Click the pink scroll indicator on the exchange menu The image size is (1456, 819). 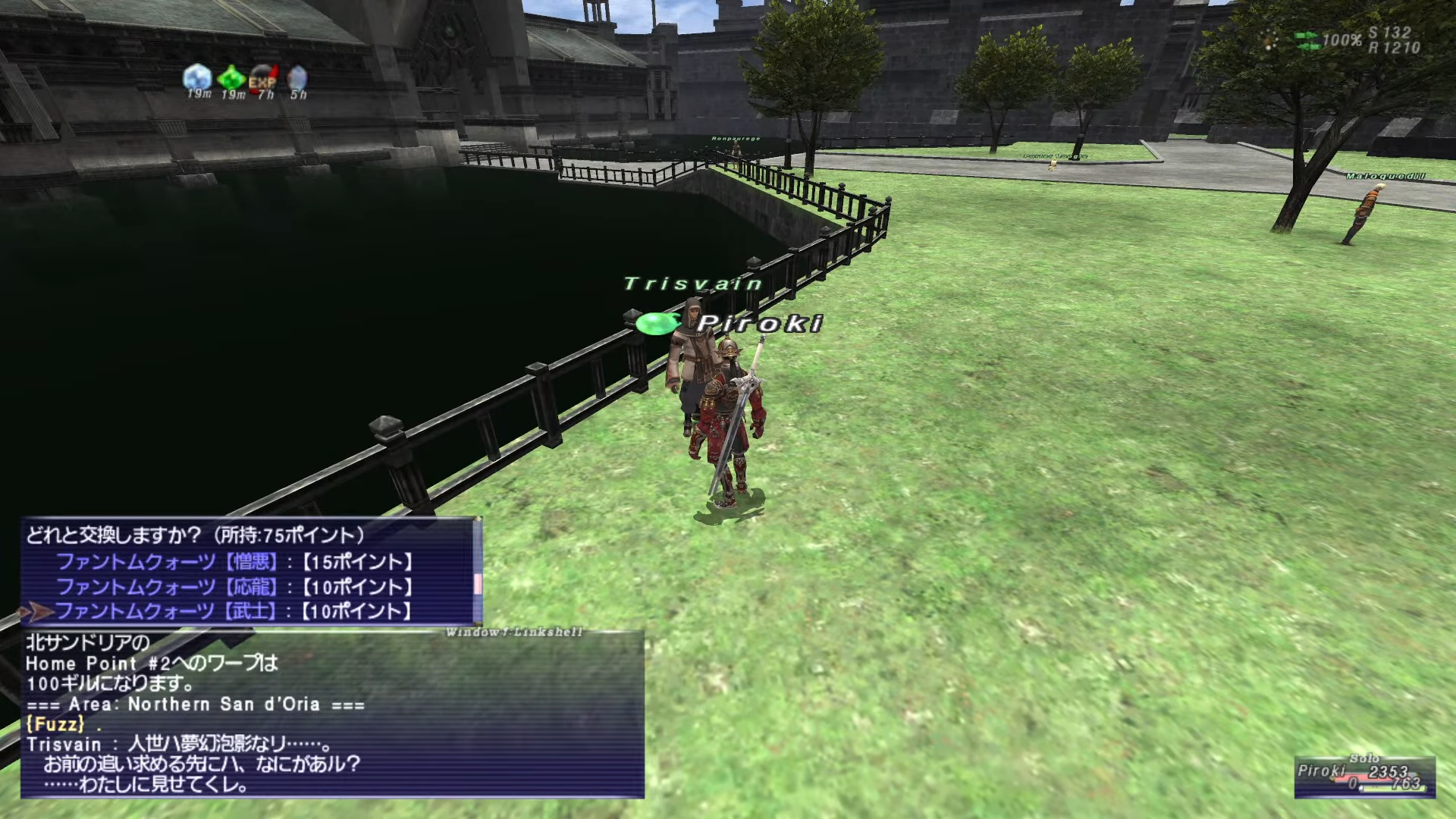[478, 584]
